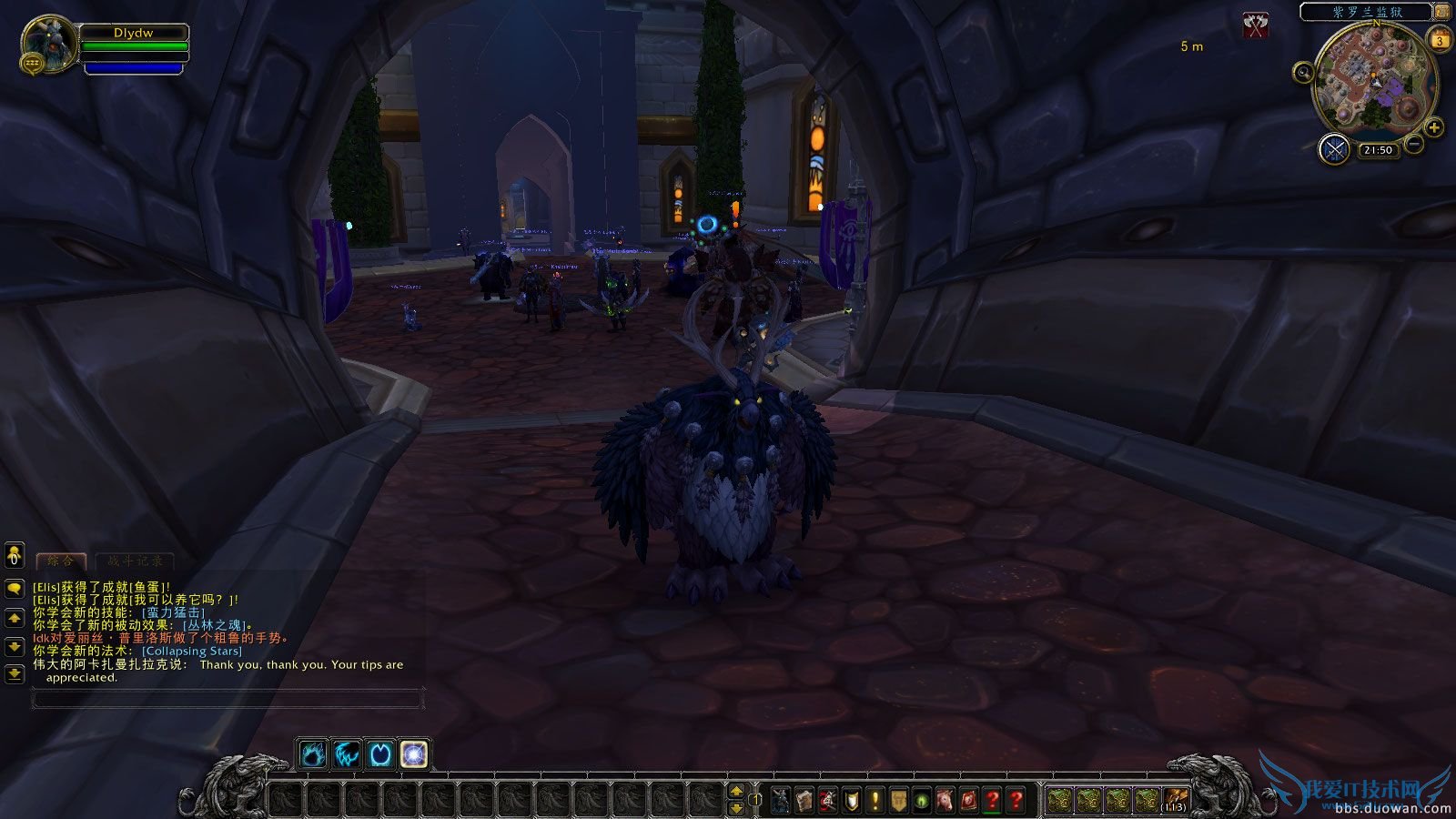Open the collections horse-head icon

(x=944, y=800)
